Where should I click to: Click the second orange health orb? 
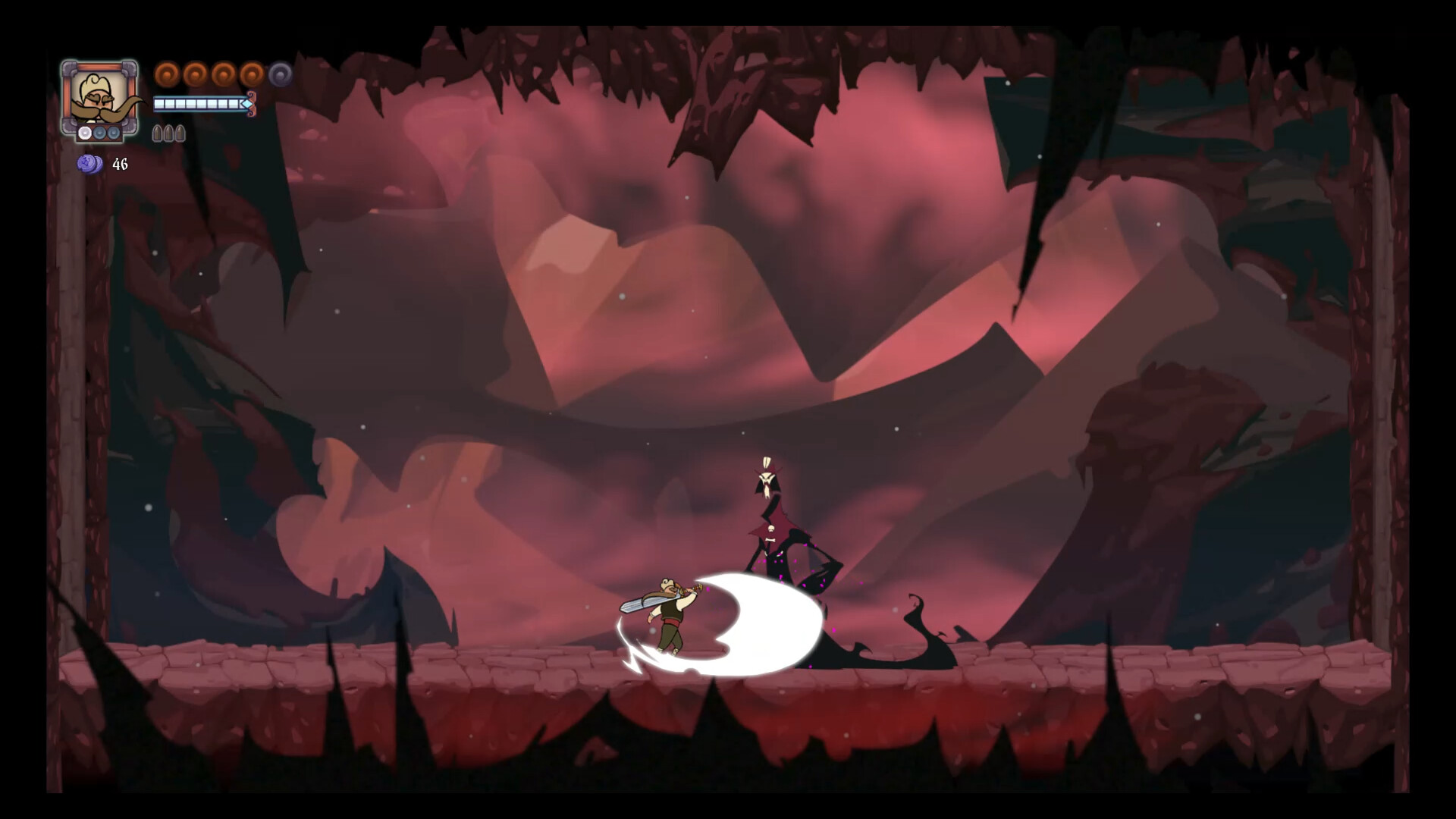195,74
